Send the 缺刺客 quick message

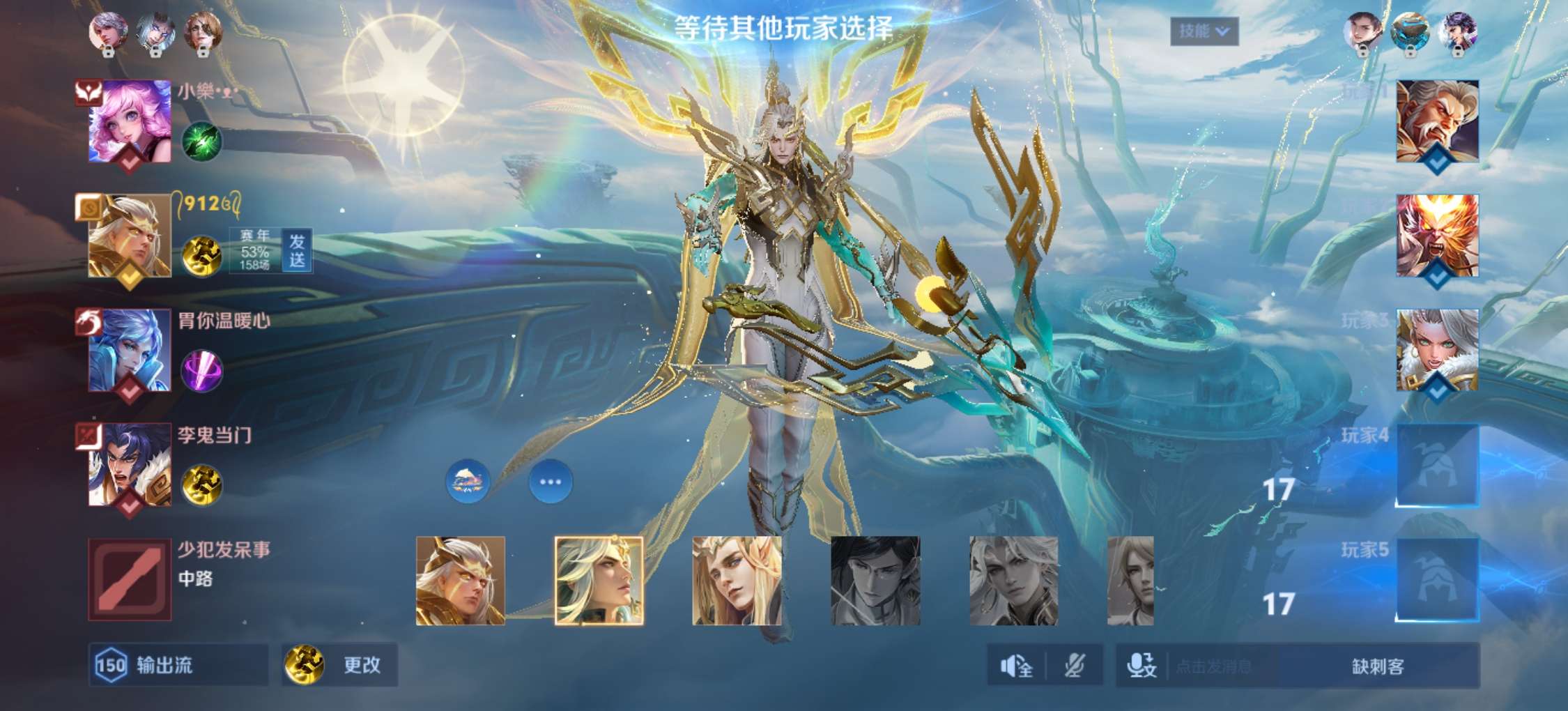1378,666
